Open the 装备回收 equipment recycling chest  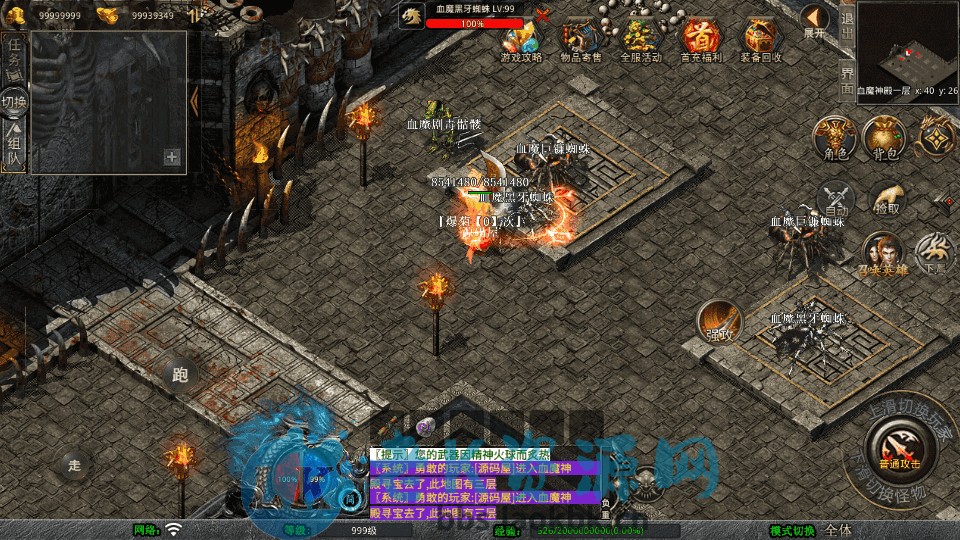click(761, 38)
